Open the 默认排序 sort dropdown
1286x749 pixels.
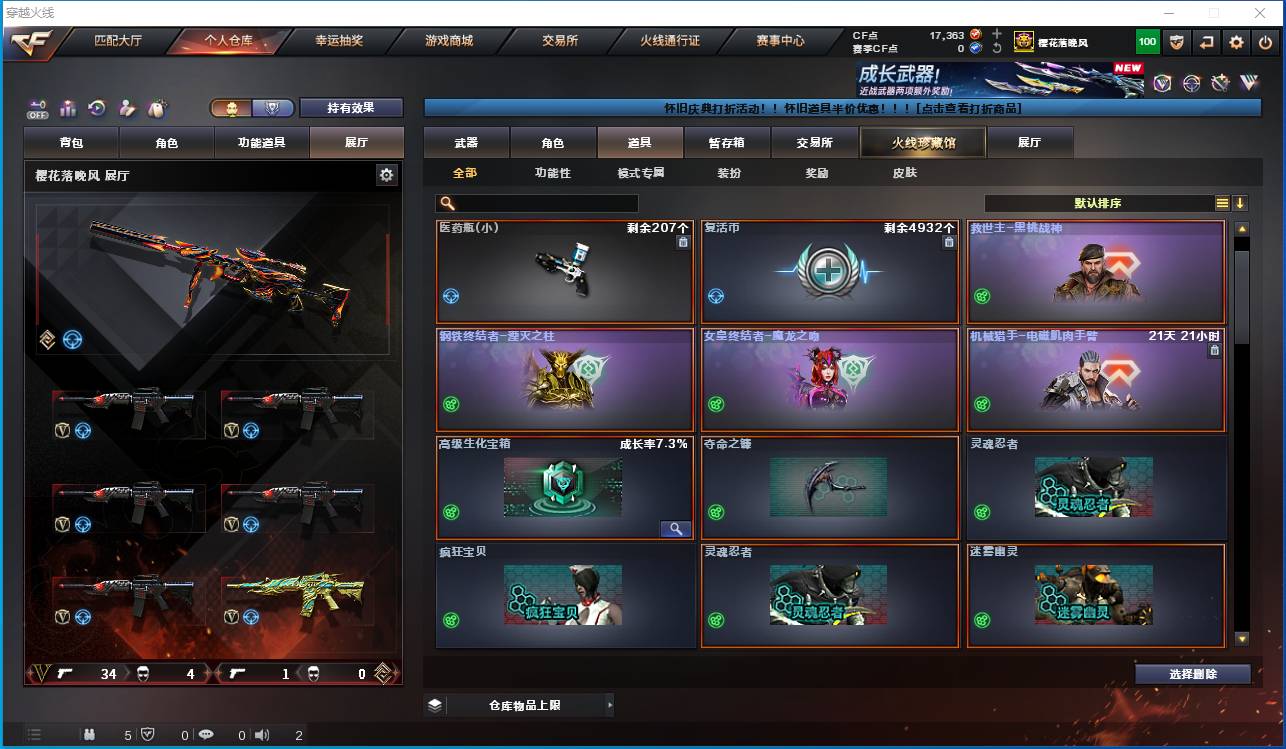1098,203
